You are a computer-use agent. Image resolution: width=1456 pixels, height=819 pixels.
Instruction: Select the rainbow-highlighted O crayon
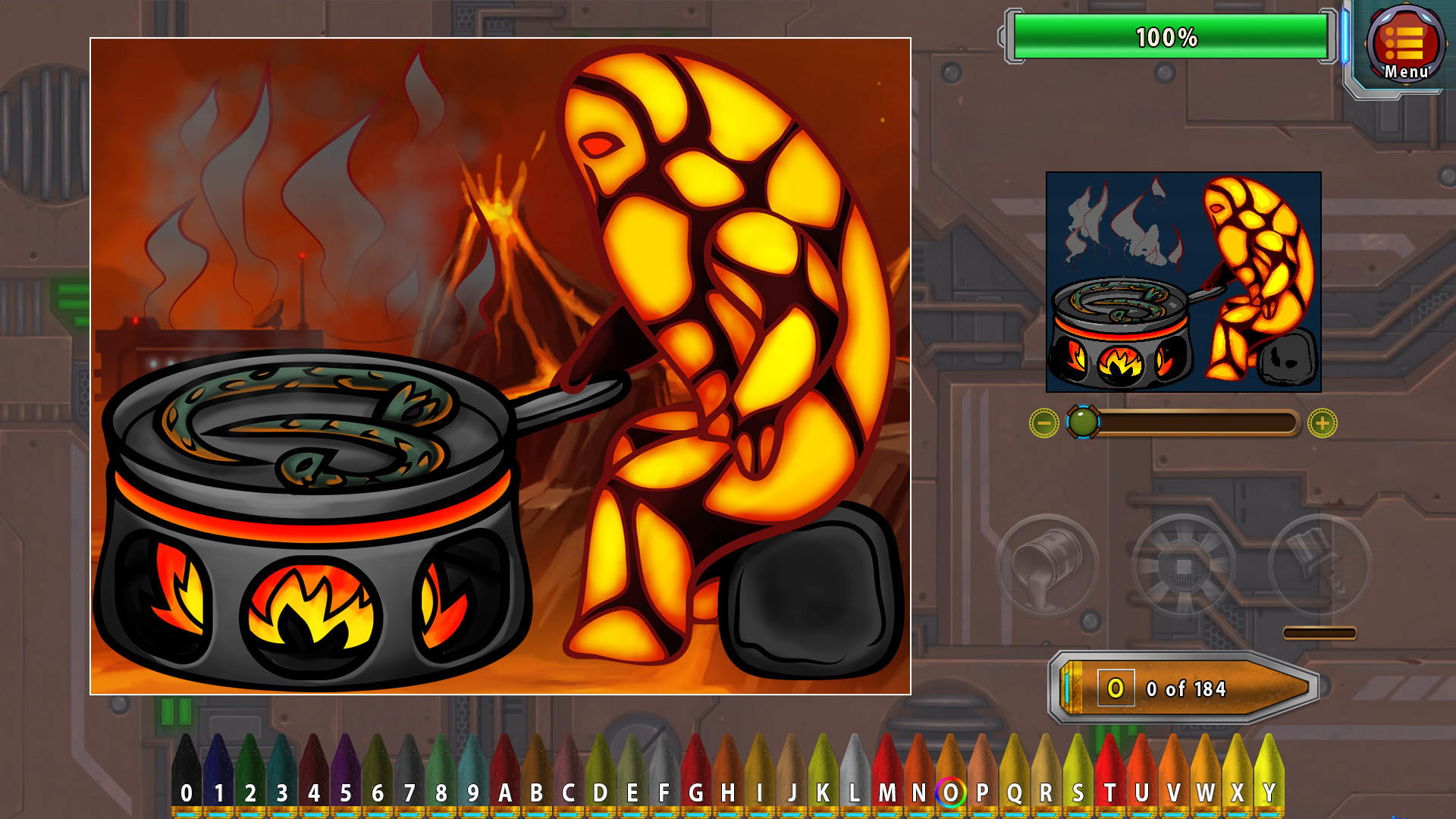(x=952, y=792)
